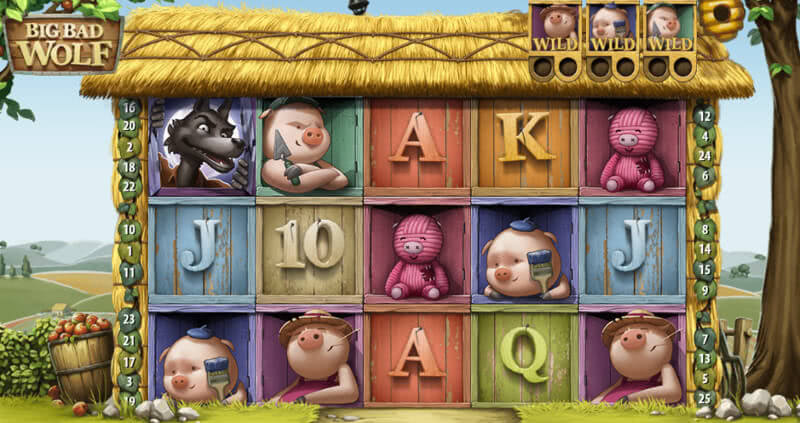Select payline number 7 marker

704,338
